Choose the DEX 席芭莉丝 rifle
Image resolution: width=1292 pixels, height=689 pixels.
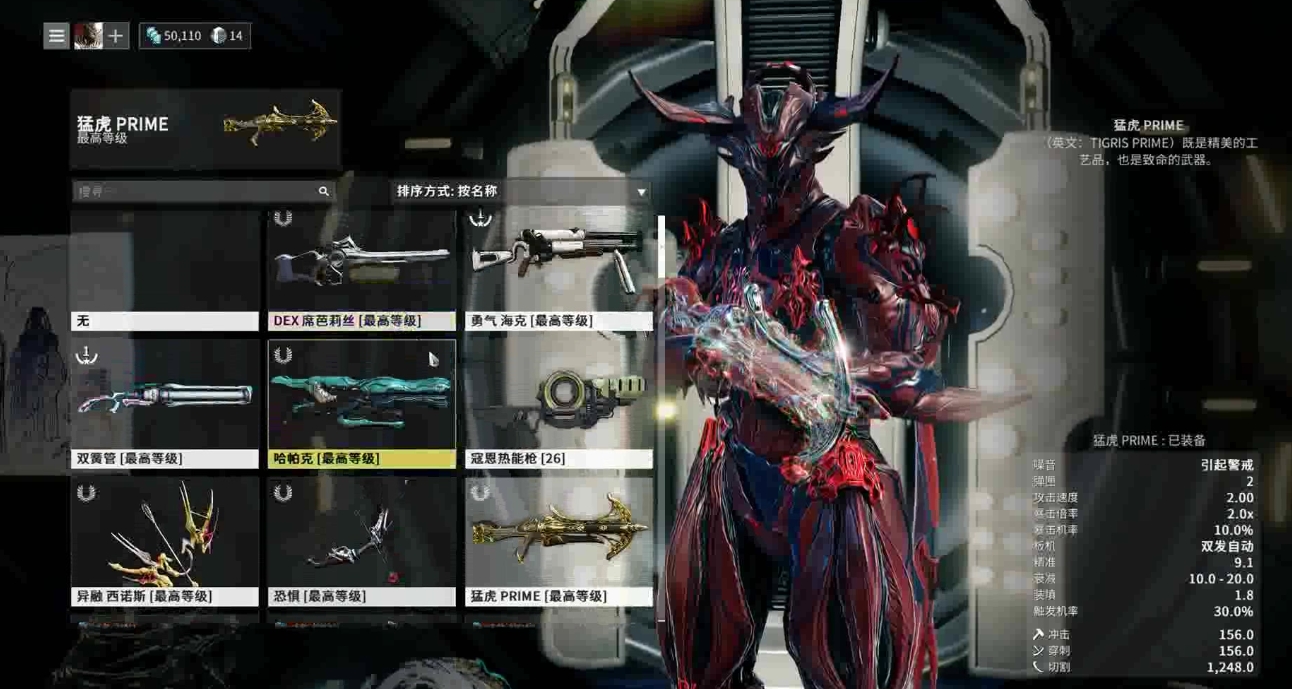[361, 270]
